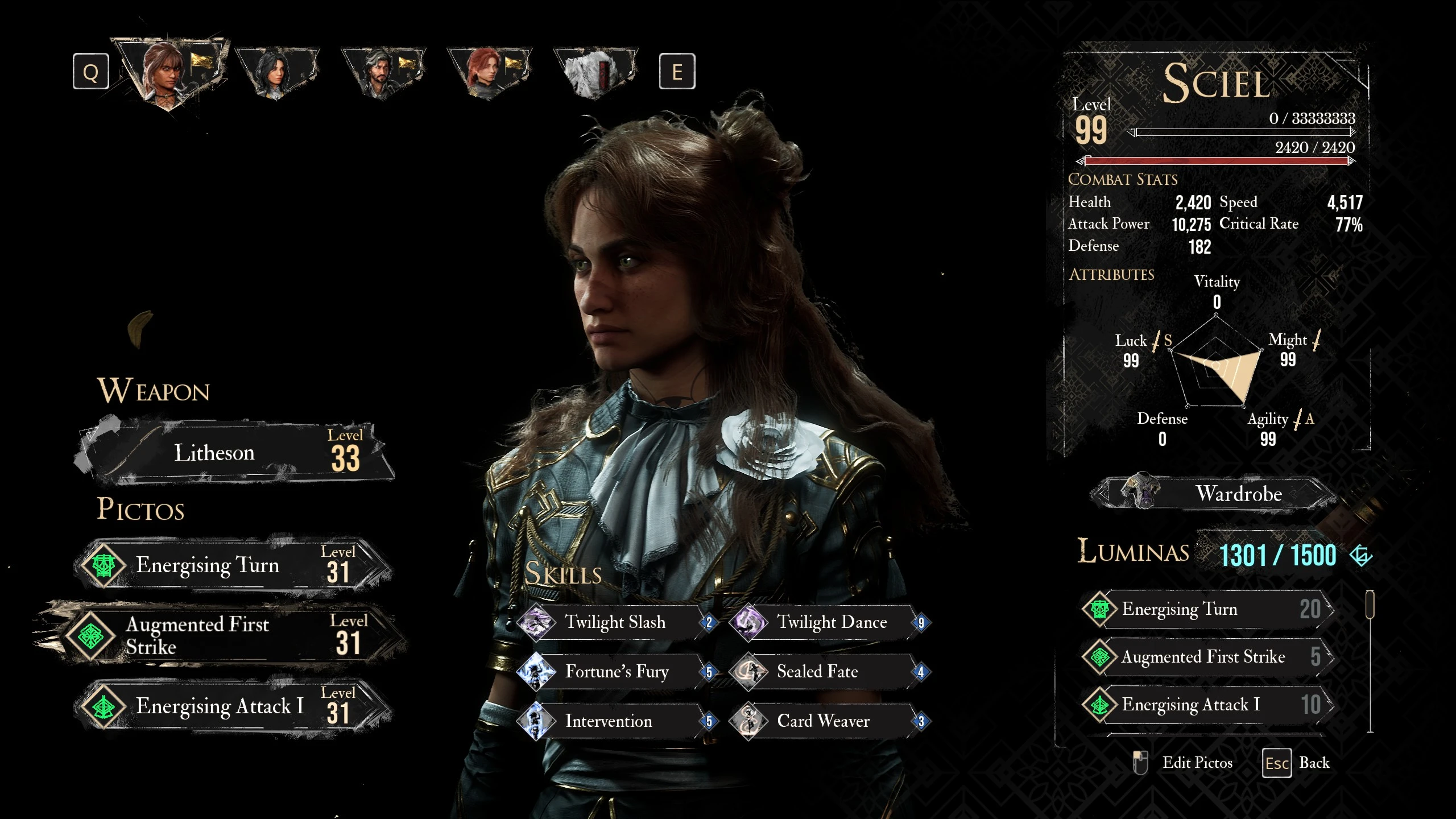This screenshot has width=1456, height=819.
Task: Select Energising Attack I in Luminas list
Action: point(1206,705)
